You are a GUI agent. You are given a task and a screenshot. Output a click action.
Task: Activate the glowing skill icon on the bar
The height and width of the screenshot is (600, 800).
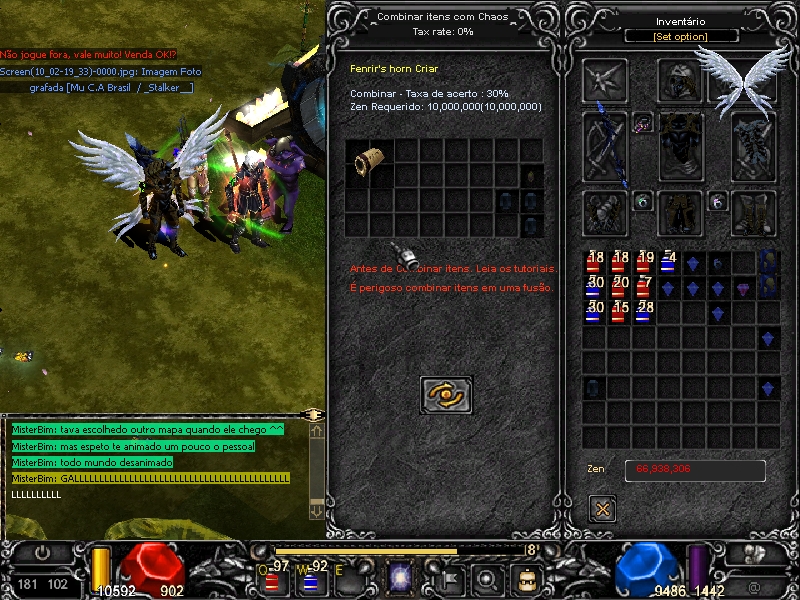click(x=401, y=578)
